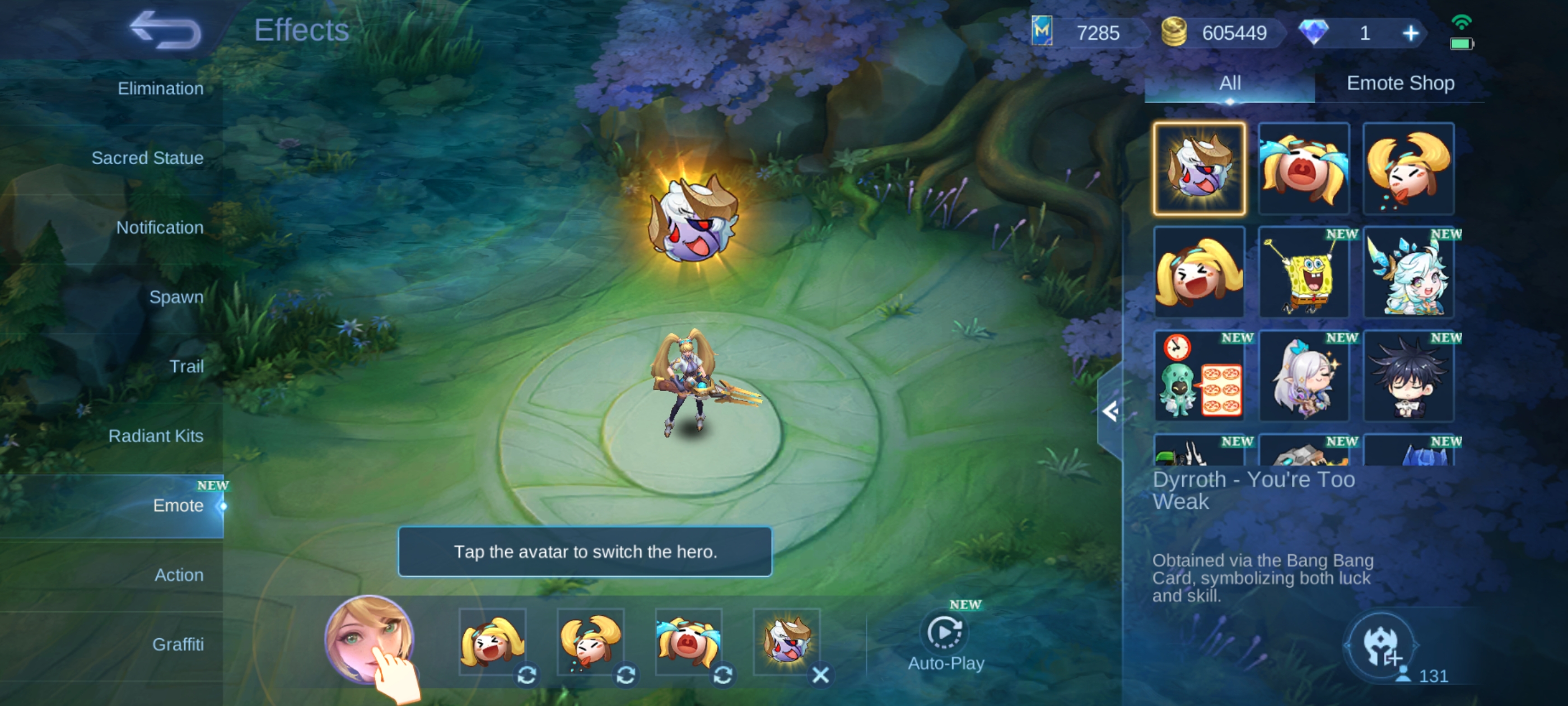The image size is (1568, 706).
Task: Open Radiant Kits category
Action: [x=156, y=436]
